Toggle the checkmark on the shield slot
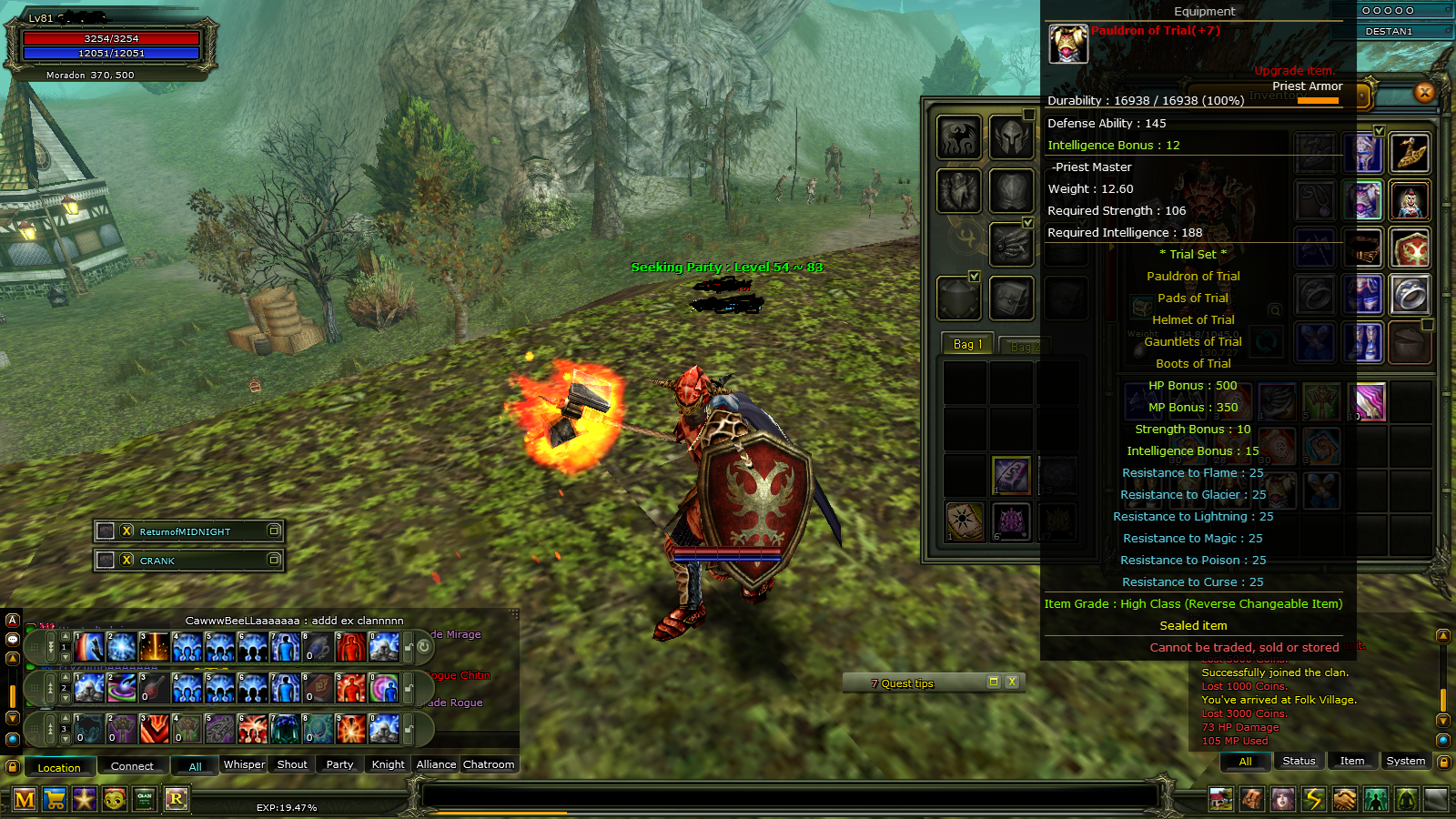 (975, 277)
